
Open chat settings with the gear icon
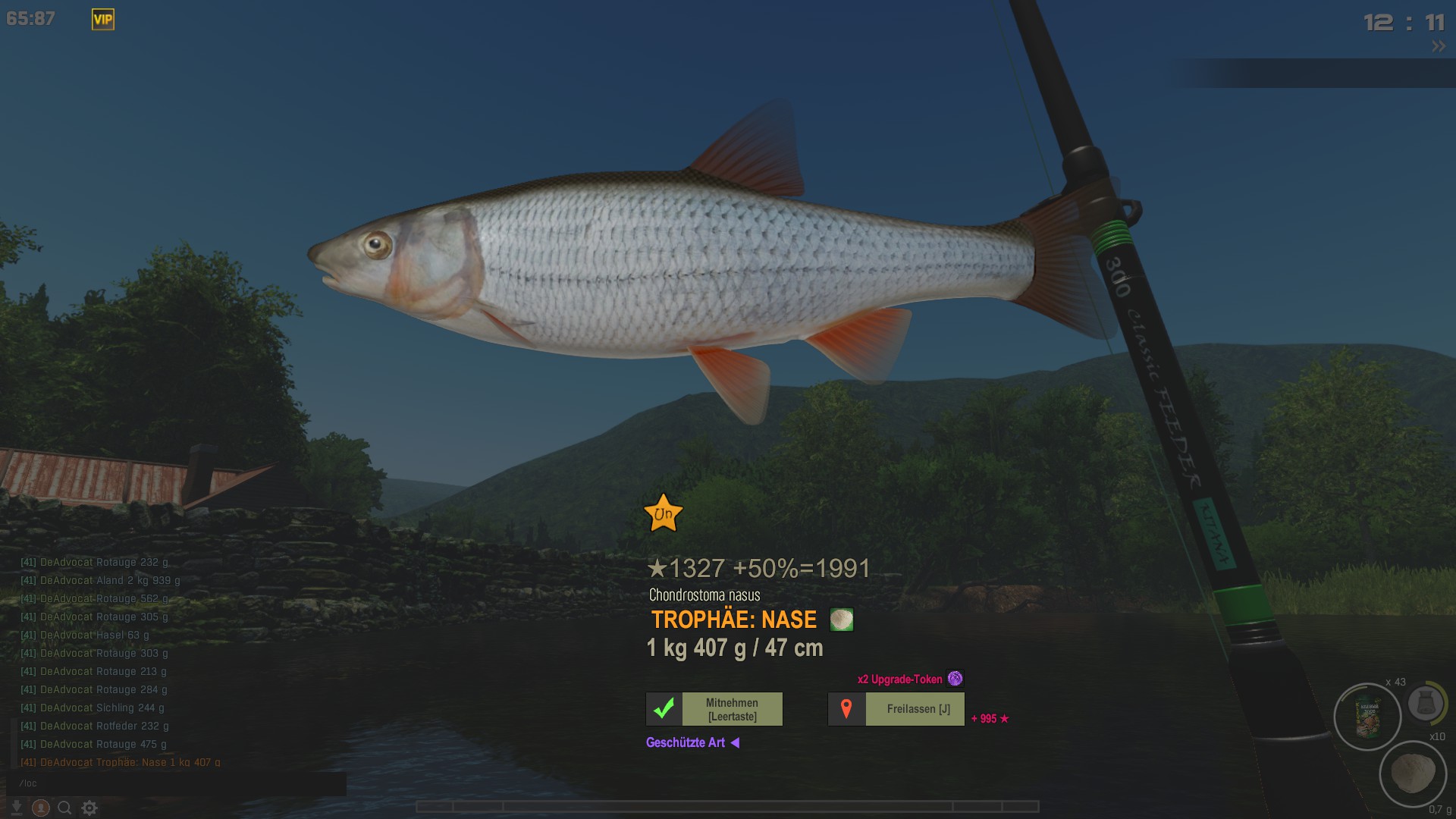(89, 808)
